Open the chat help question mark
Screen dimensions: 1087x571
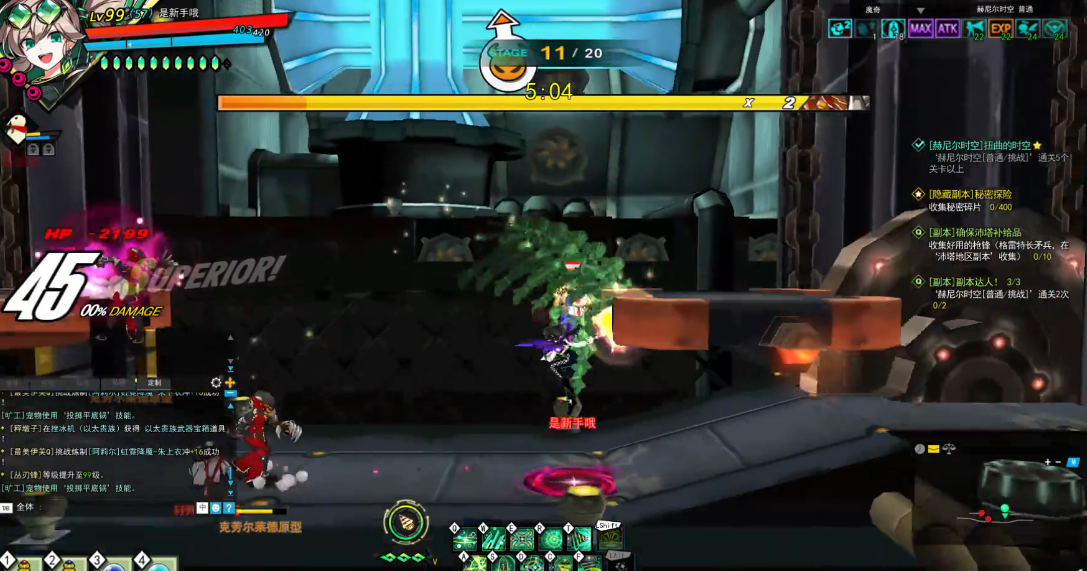click(229, 508)
